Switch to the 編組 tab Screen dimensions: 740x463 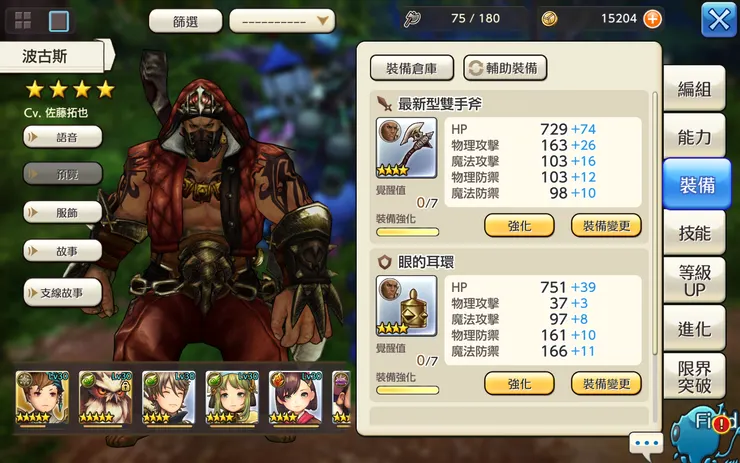tap(694, 89)
